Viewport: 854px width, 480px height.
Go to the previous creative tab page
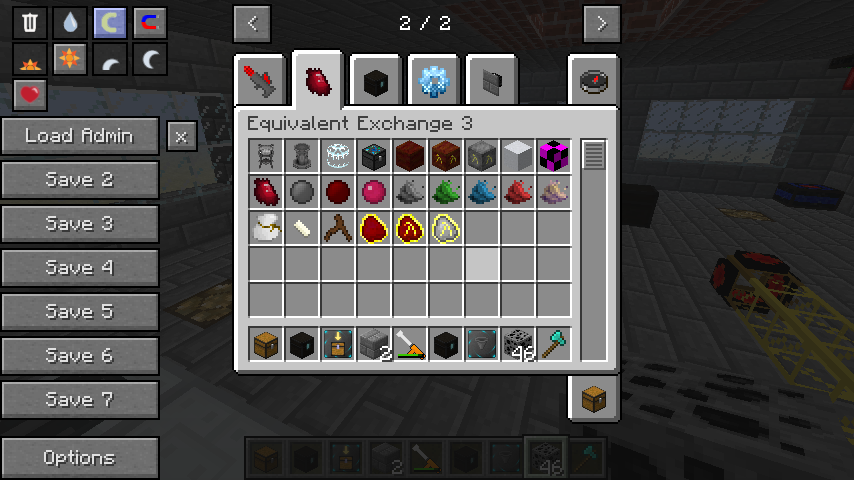[252, 23]
